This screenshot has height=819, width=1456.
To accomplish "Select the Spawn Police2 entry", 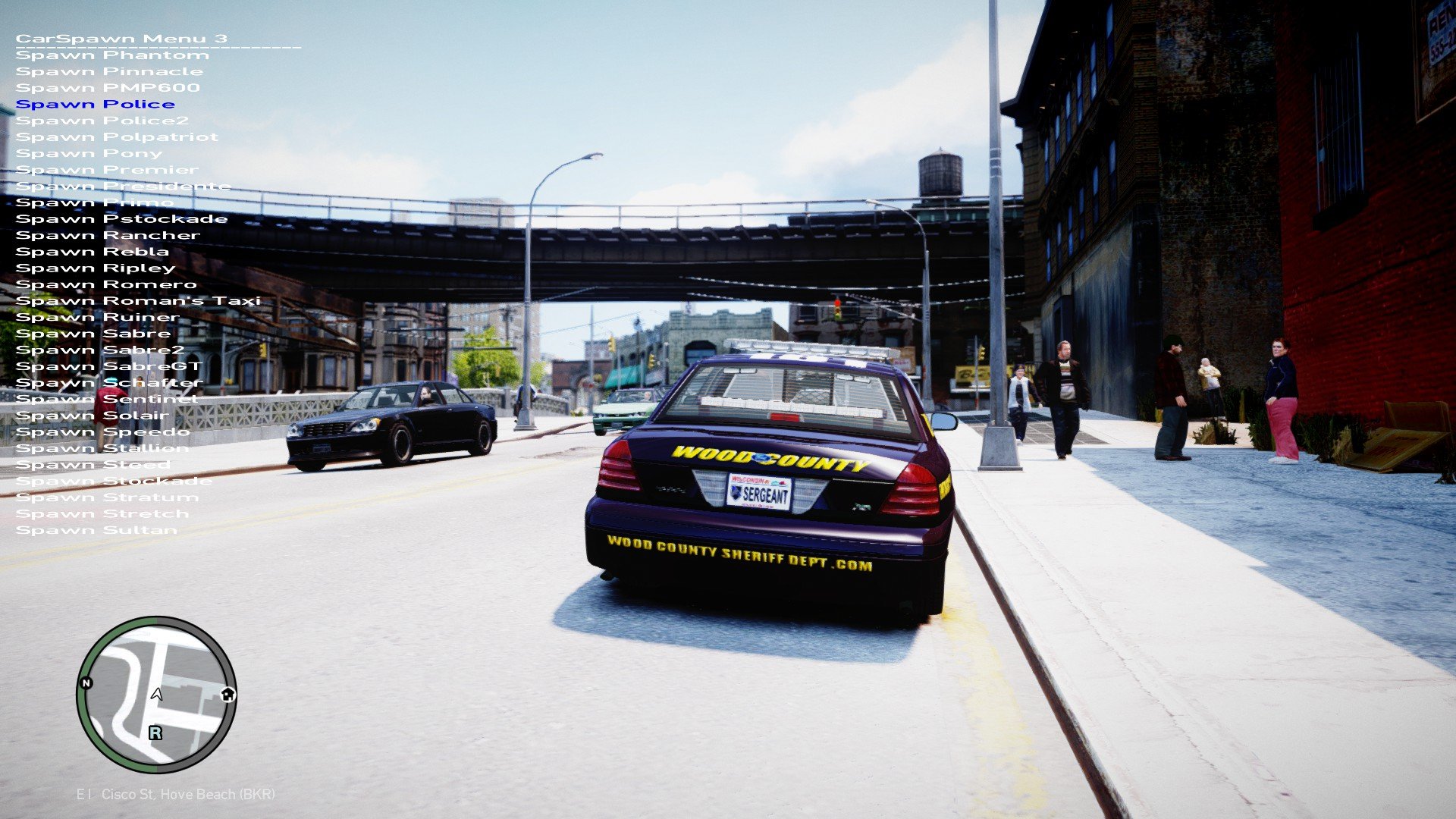I will tap(102, 121).
